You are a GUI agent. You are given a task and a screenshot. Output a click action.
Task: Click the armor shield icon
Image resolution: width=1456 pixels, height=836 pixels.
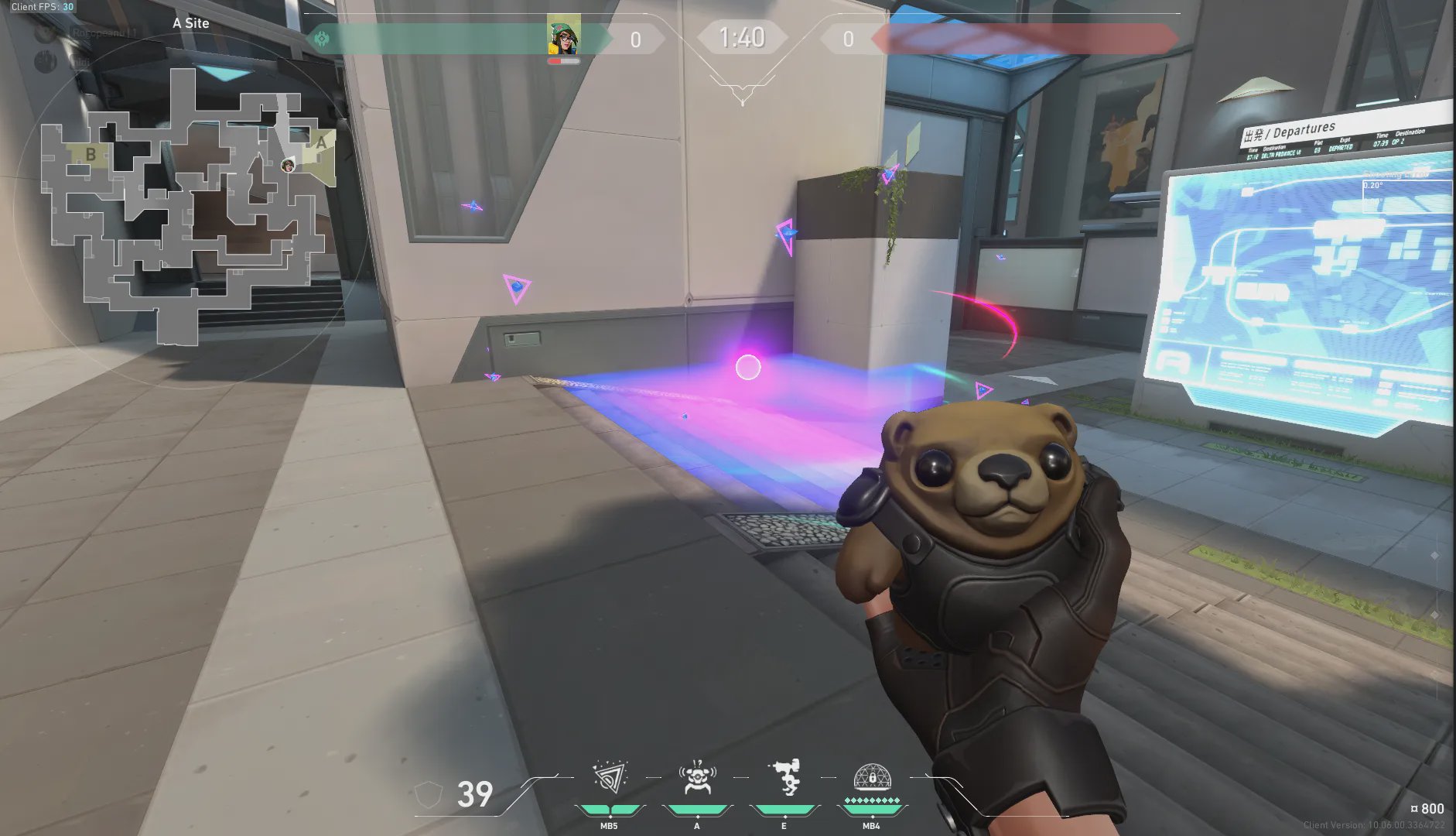pos(428,794)
